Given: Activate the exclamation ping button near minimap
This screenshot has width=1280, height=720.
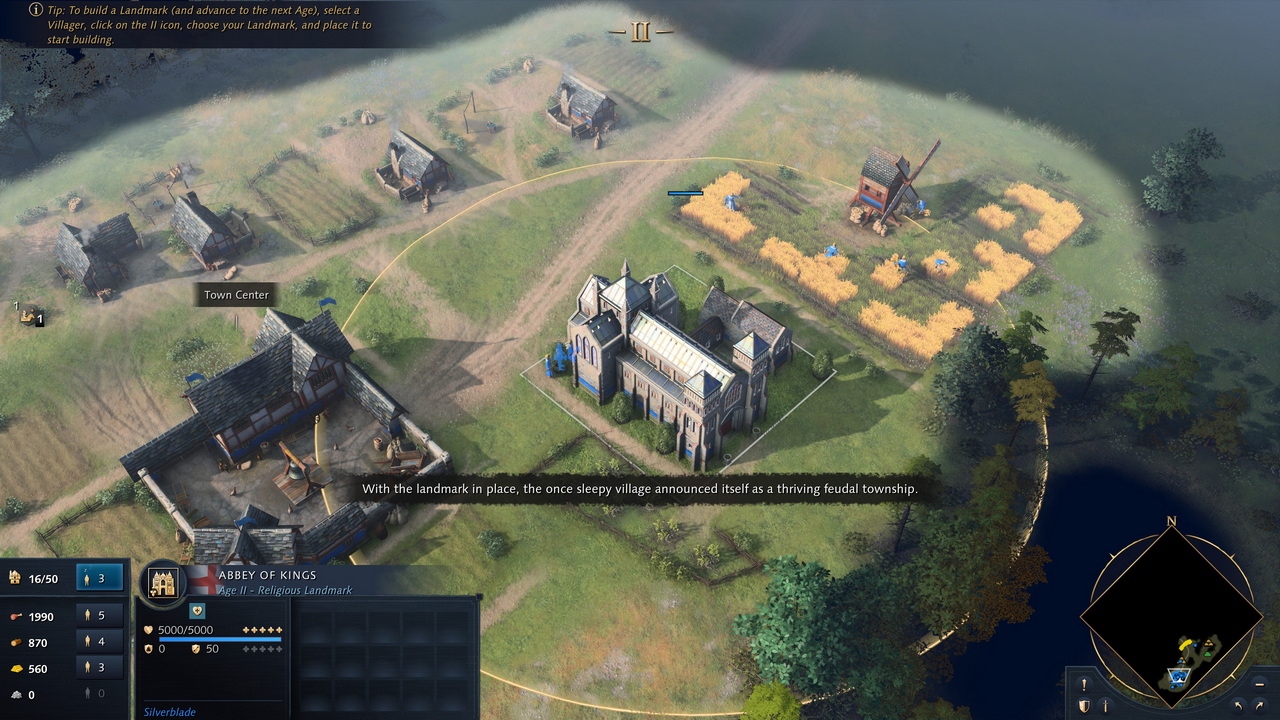Looking at the screenshot, I should click(1084, 685).
